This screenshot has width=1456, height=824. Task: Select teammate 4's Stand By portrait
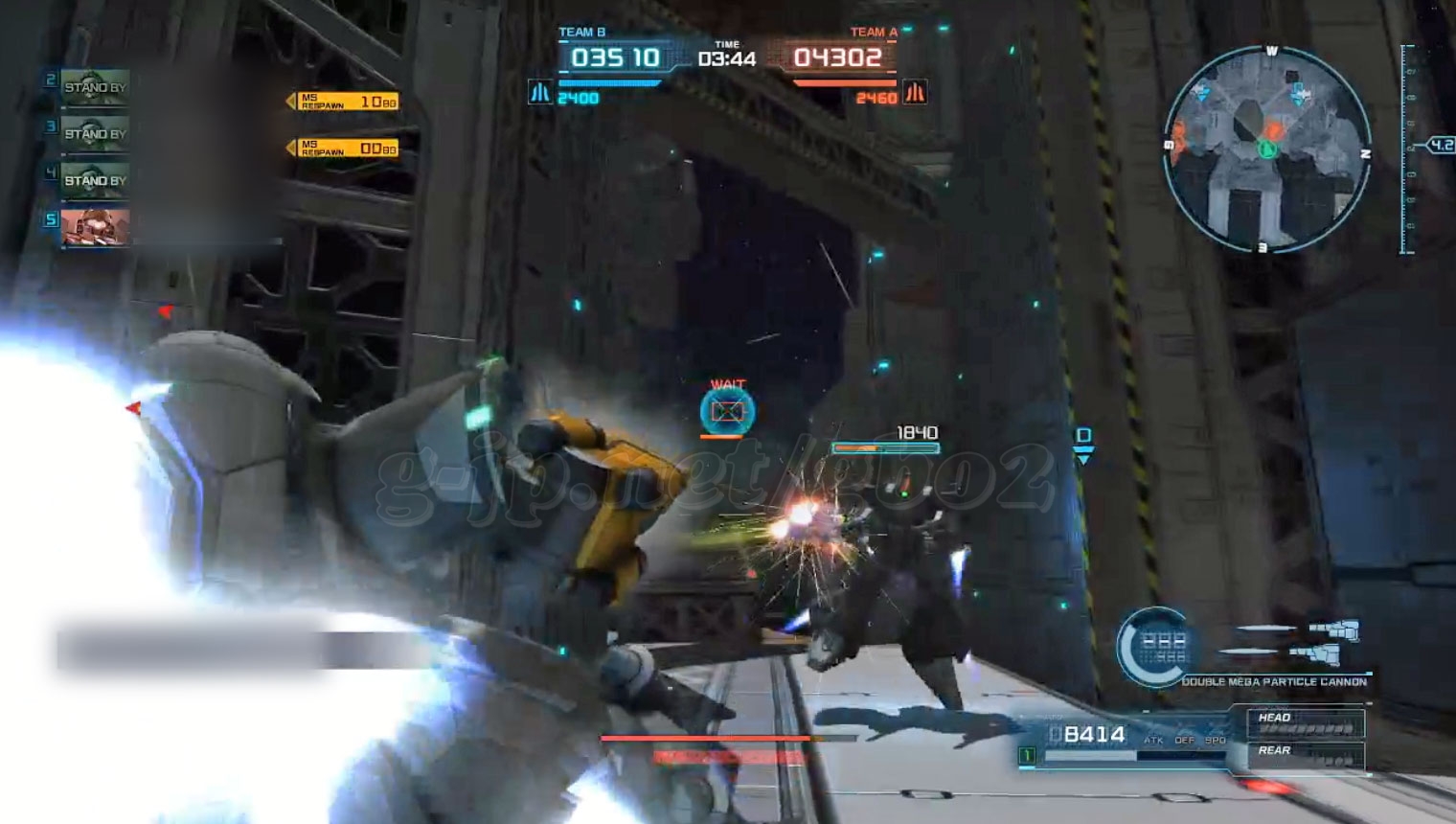click(x=94, y=180)
